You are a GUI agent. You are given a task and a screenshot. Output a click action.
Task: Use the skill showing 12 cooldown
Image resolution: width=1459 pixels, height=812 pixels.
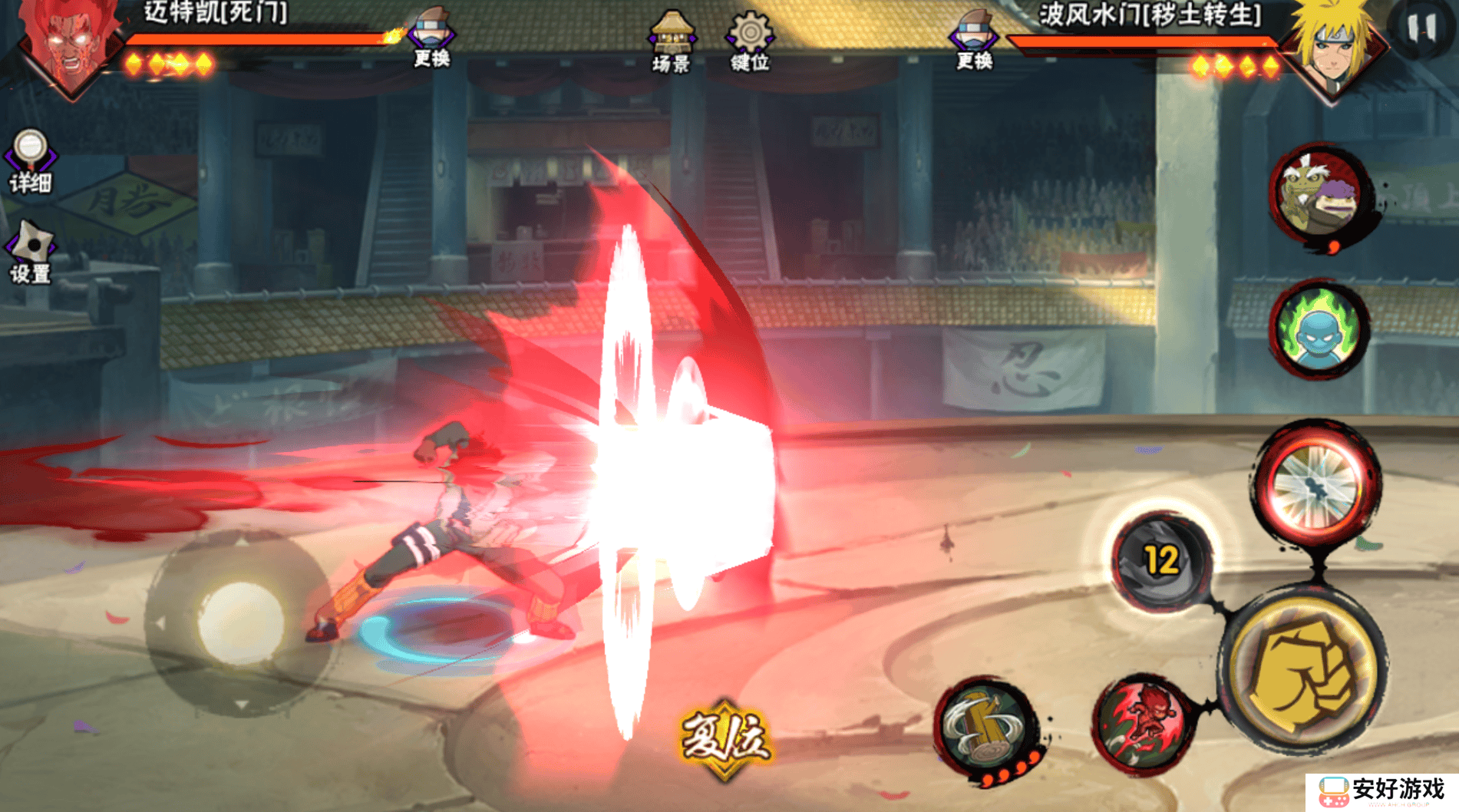point(1161,562)
